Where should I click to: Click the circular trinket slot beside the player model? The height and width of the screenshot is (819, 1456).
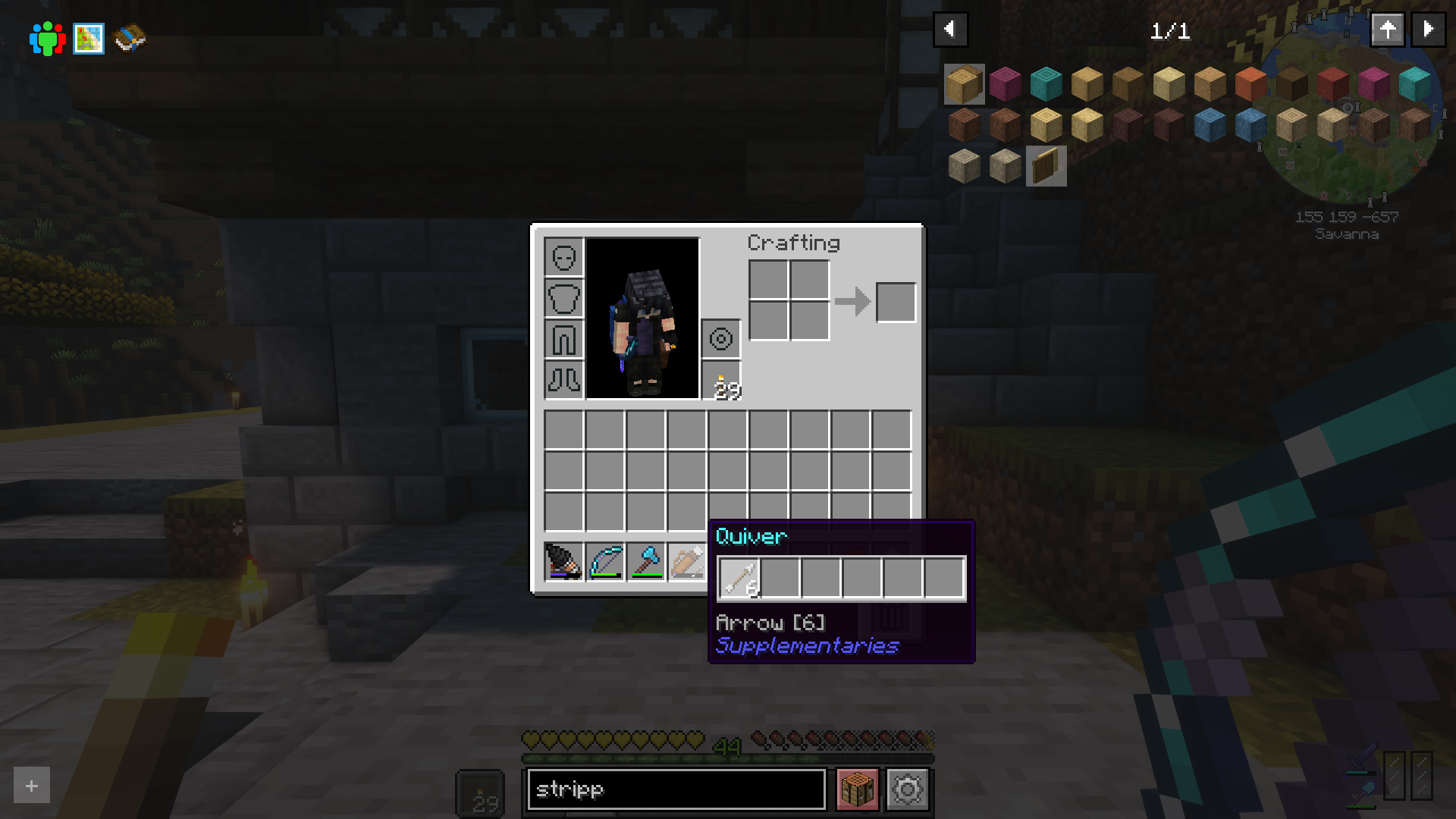(x=720, y=338)
